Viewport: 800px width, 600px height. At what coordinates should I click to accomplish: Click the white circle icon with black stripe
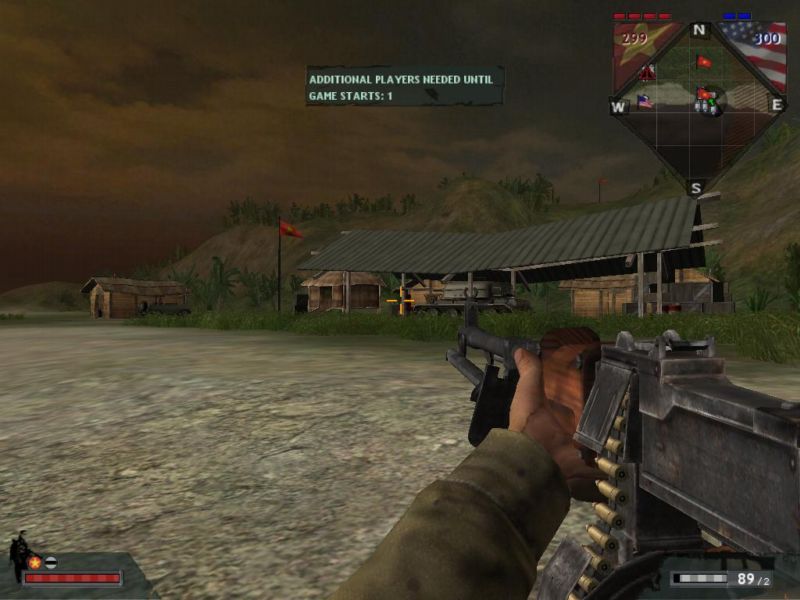point(50,562)
